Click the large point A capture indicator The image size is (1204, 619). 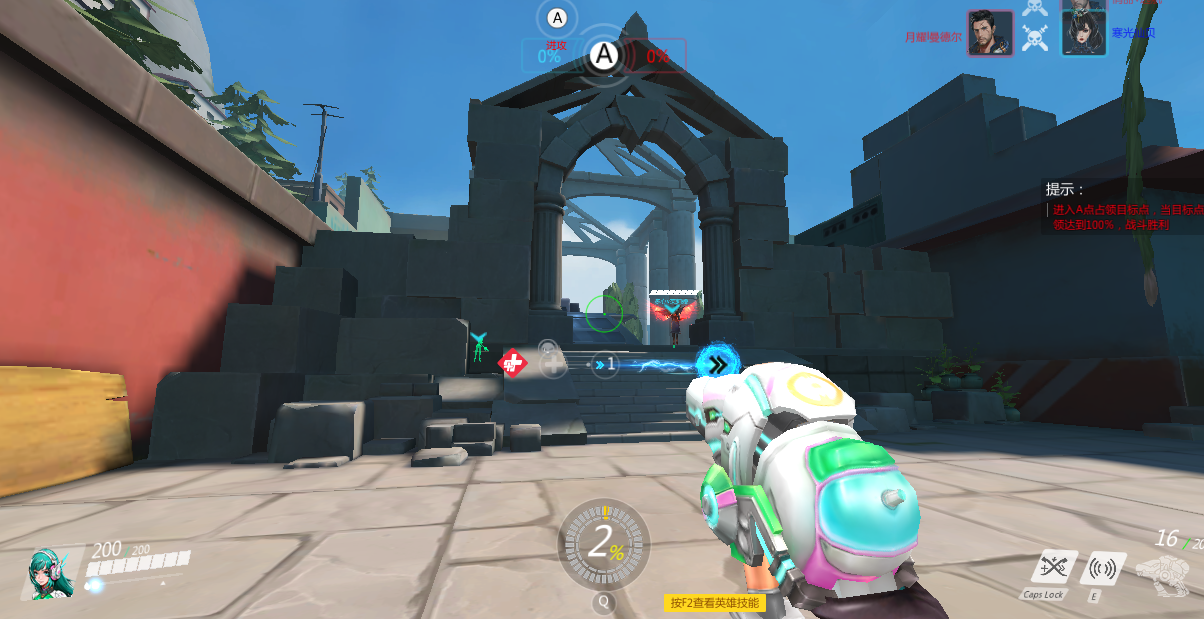603,56
